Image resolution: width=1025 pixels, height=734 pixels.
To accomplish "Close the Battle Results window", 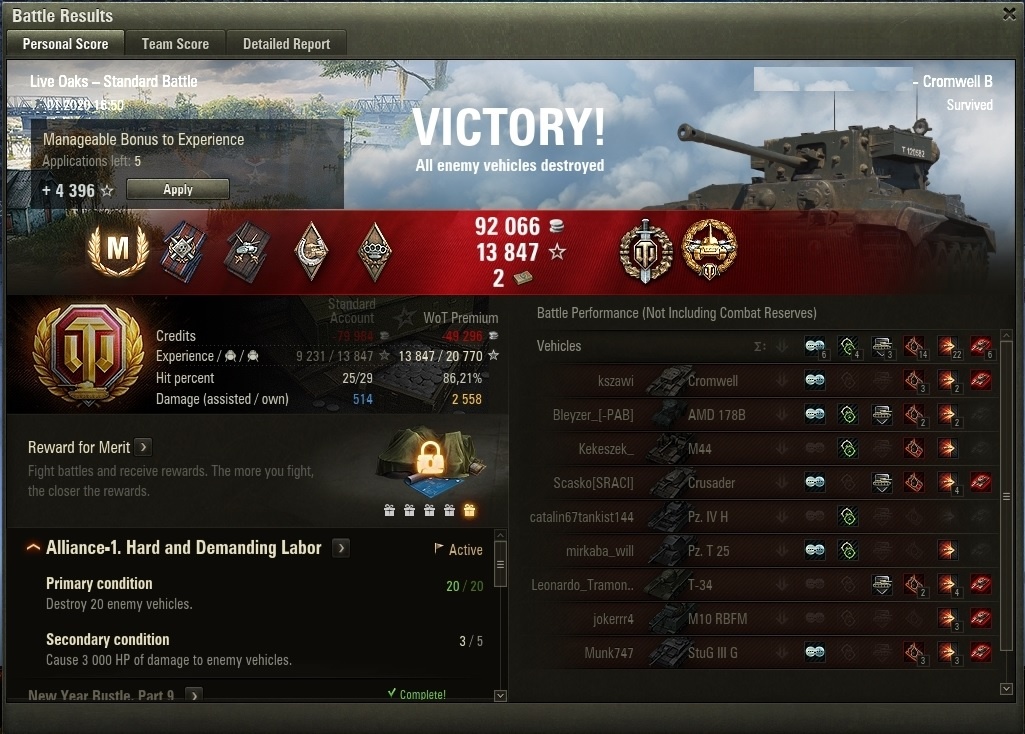I will click(1009, 14).
